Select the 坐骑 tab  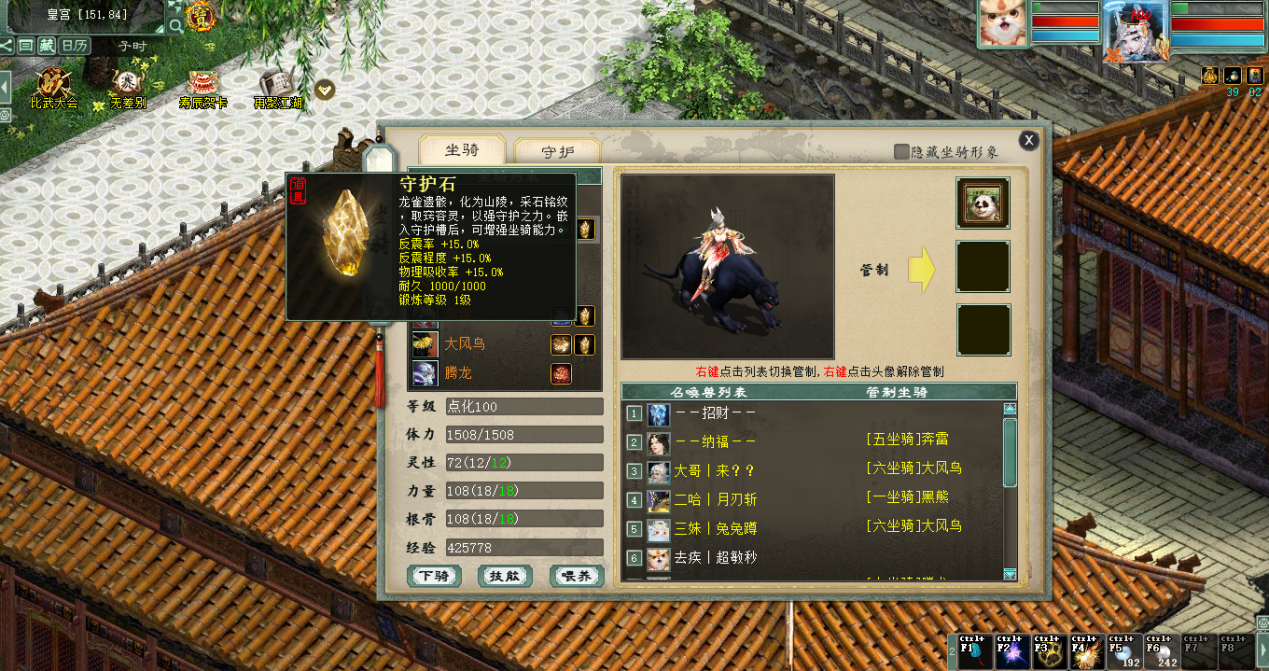click(461, 150)
